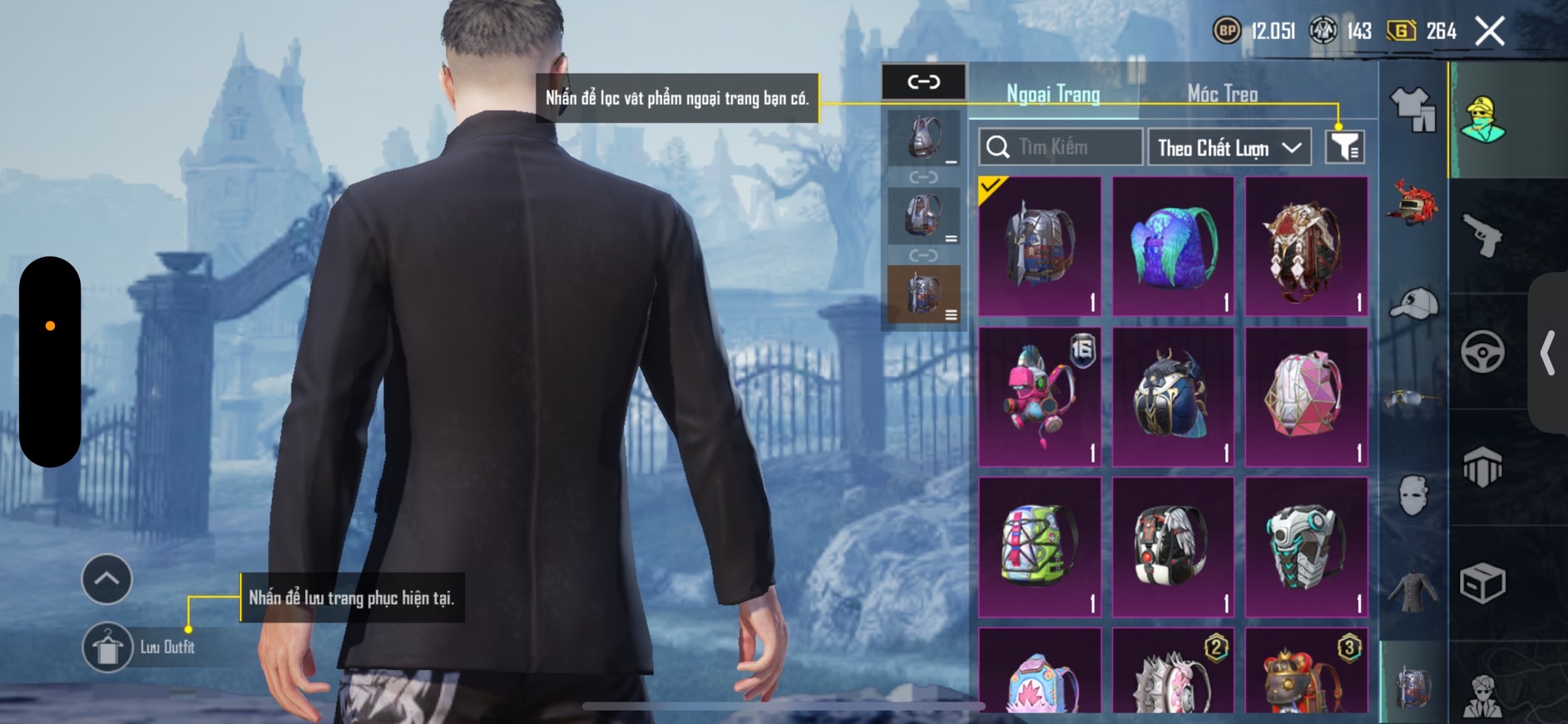Select the Ngoại Trang tab
Image resolution: width=1568 pixels, height=724 pixels.
pos(1053,94)
